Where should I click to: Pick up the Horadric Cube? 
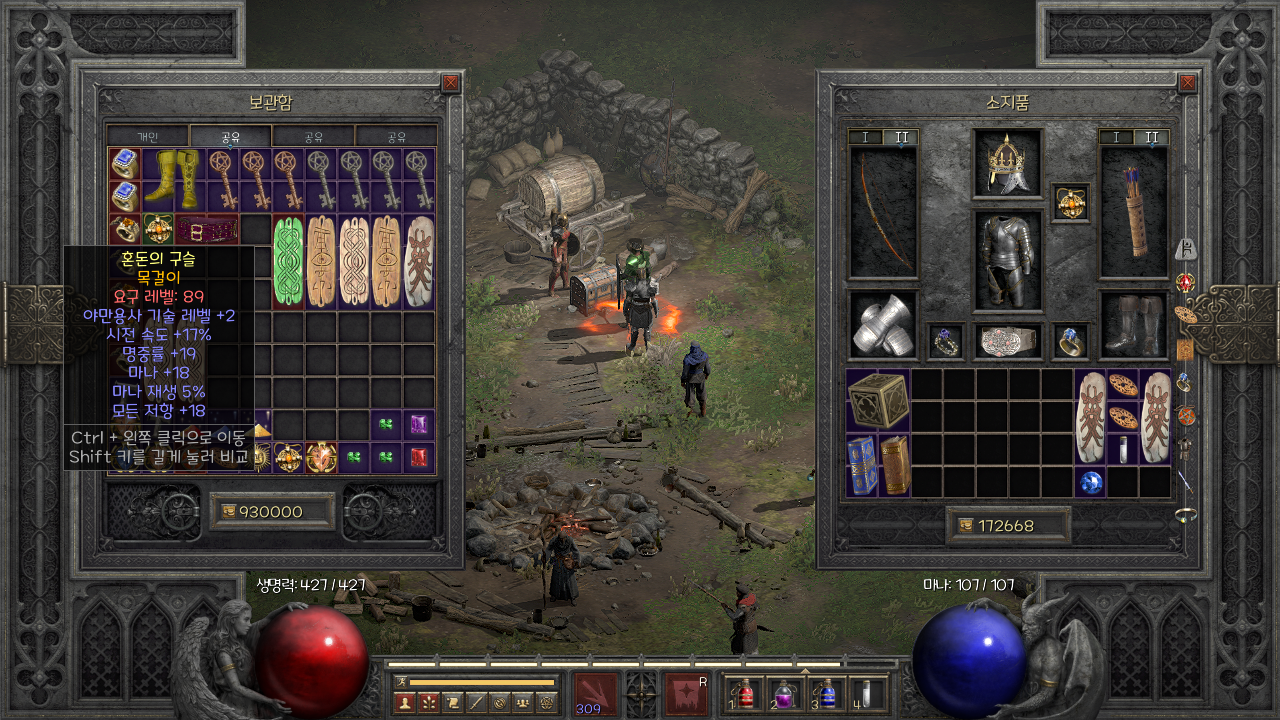878,400
